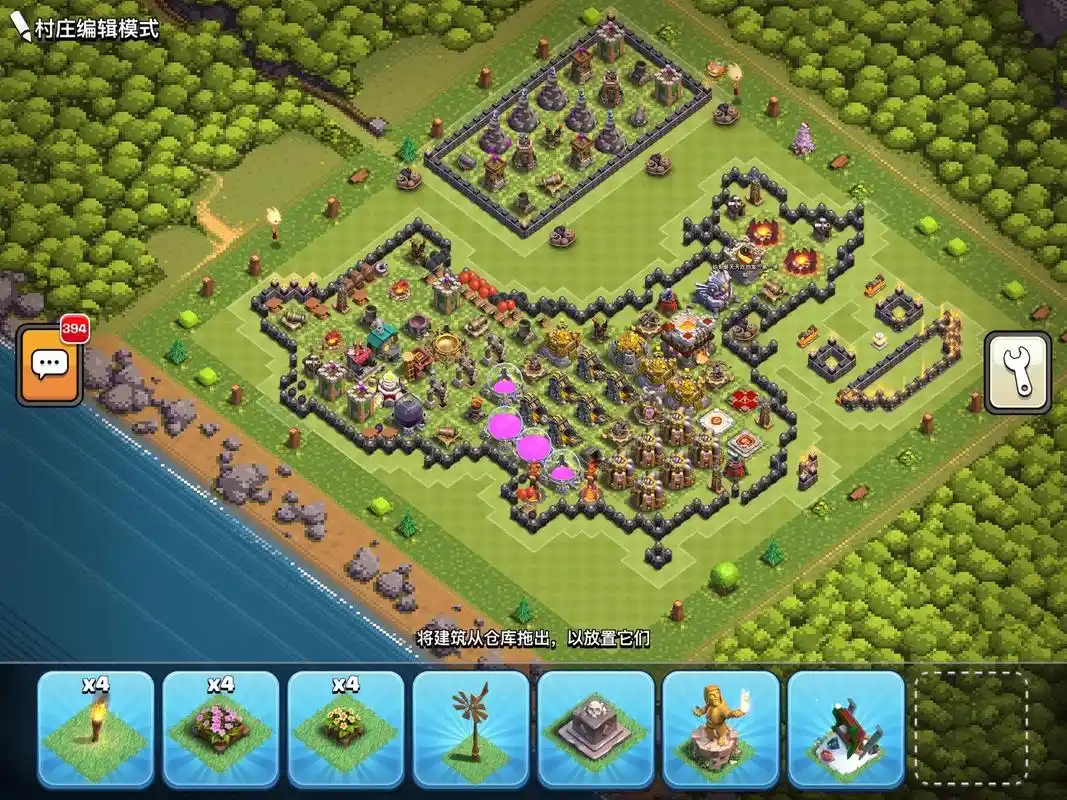The image size is (1067, 800).
Task: Pick the yellow flower bed decoration
Action: click(346, 729)
